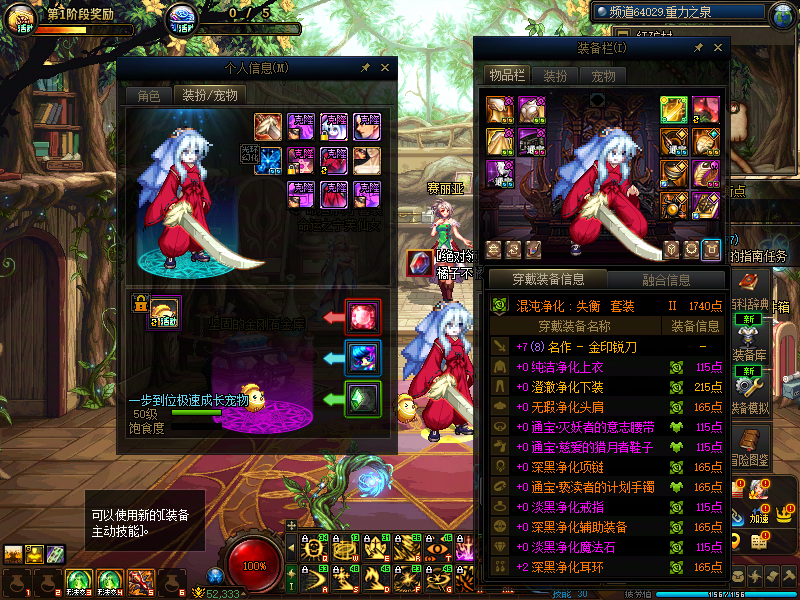Switch to the 融合信息 tab

coord(664,280)
